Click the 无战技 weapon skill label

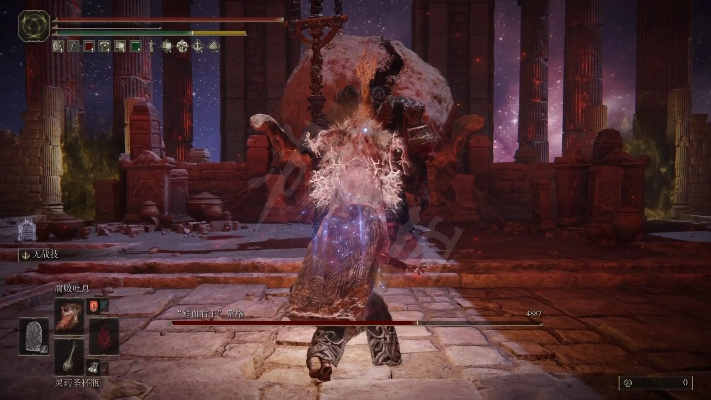coord(40,255)
